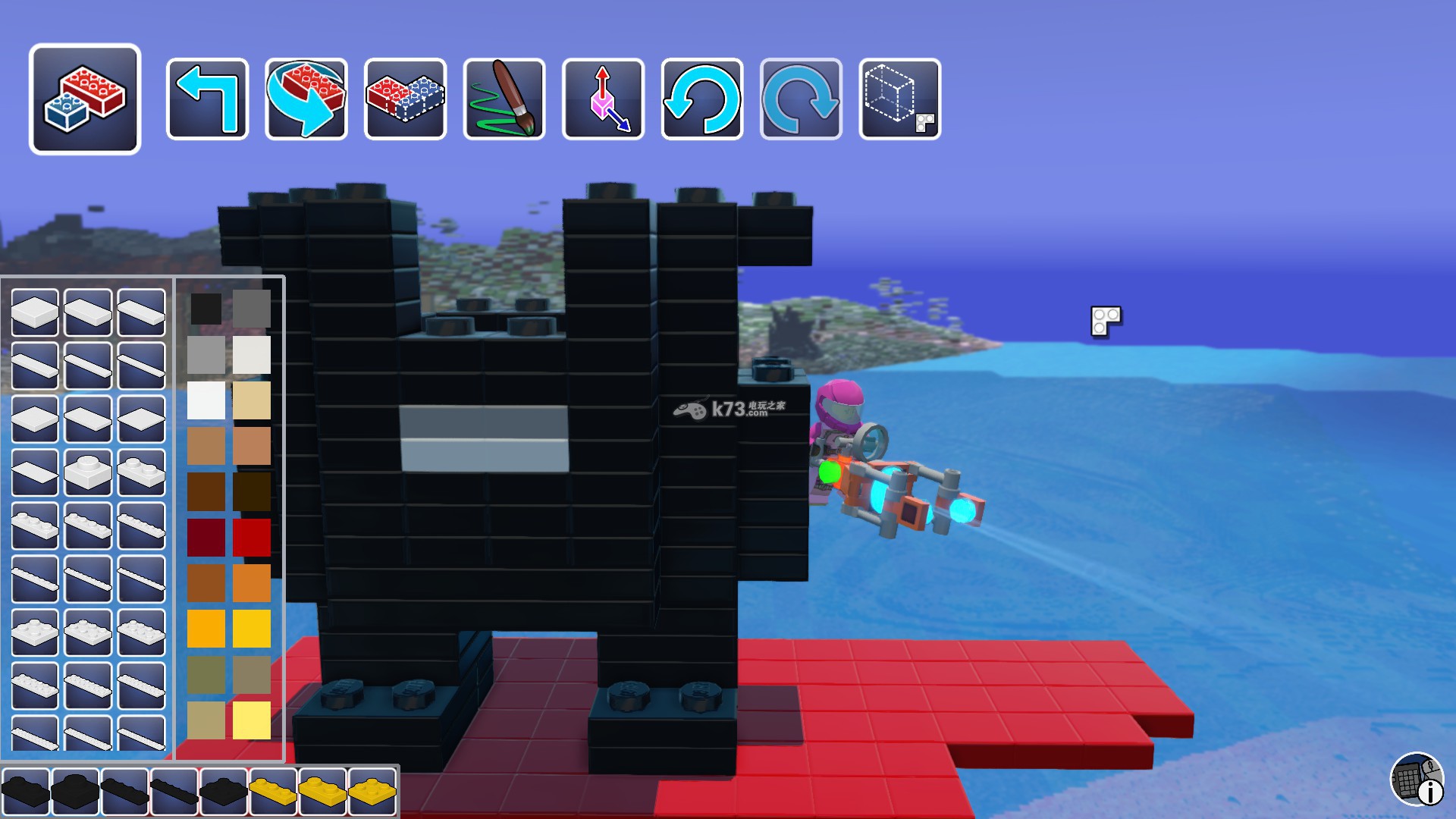Click the redo arrow button
This screenshot has width=1456, height=819.
coord(801,99)
